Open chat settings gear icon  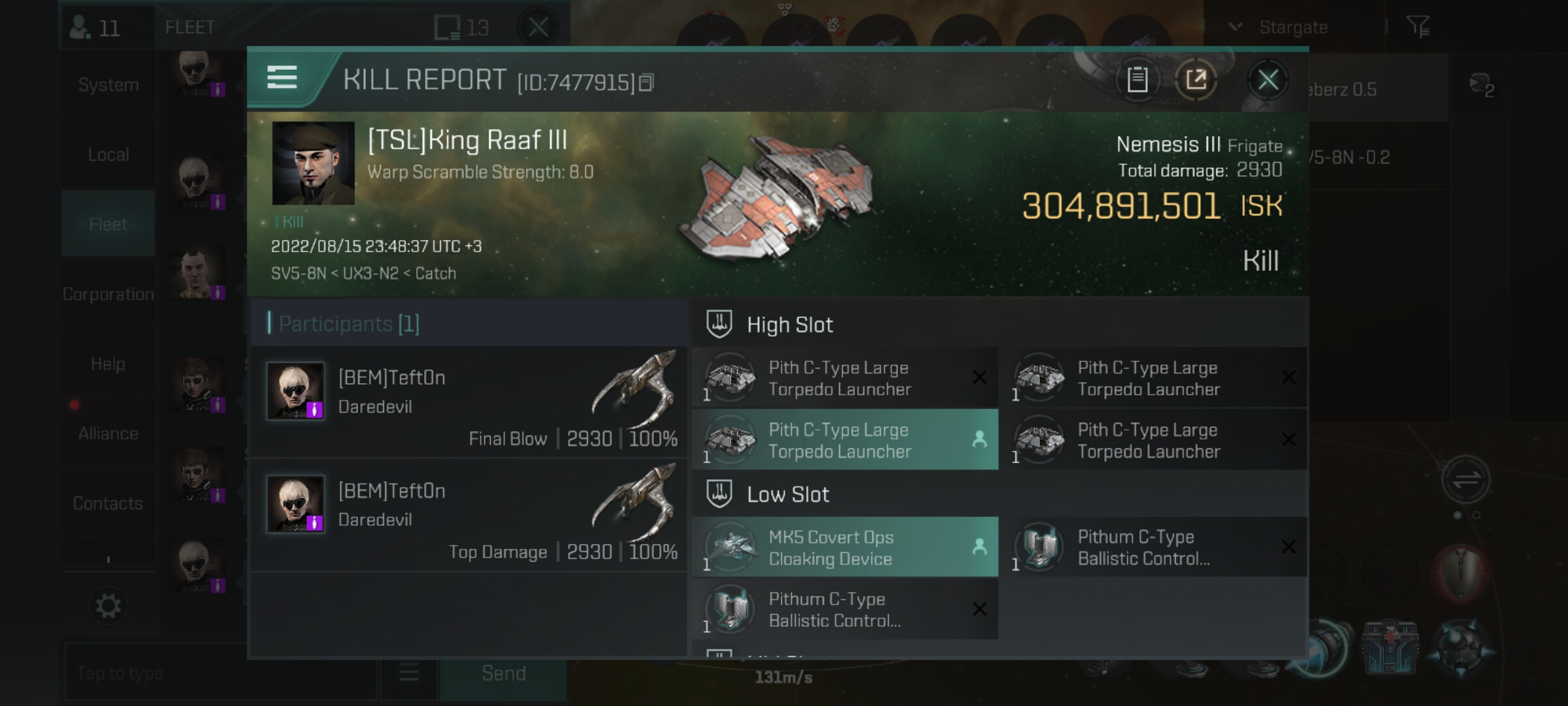click(108, 606)
